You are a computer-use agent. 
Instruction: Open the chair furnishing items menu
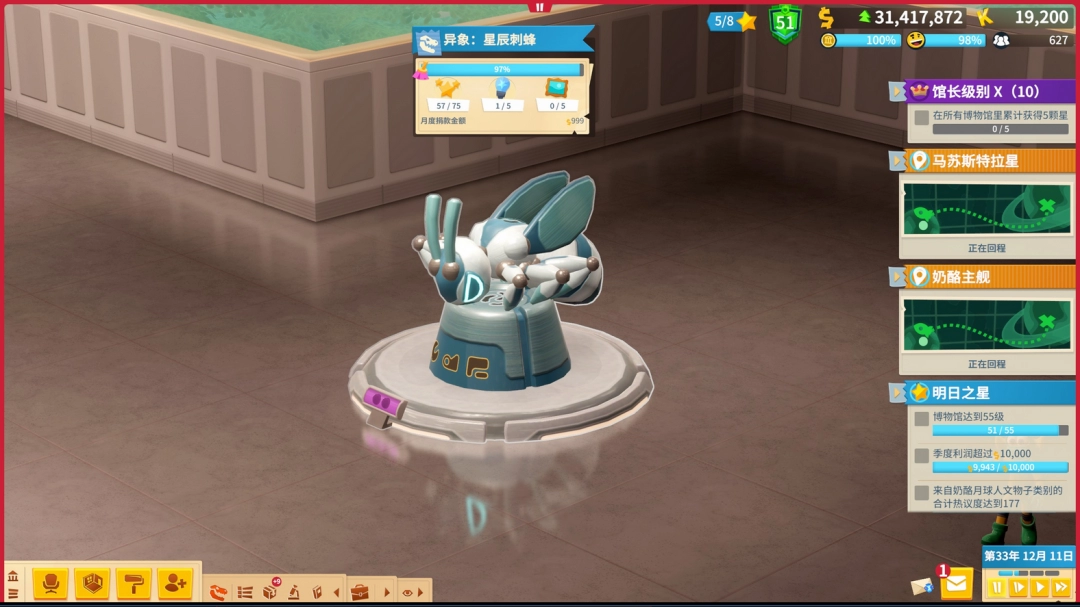pyautogui.click(x=50, y=582)
